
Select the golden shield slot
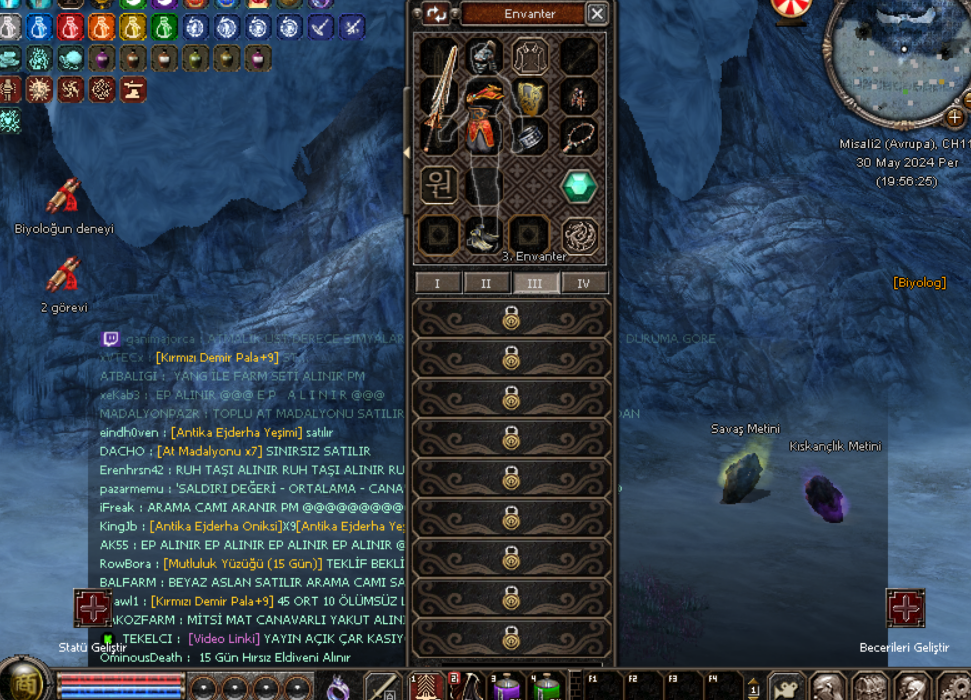pyautogui.click(x=530, y=97)
